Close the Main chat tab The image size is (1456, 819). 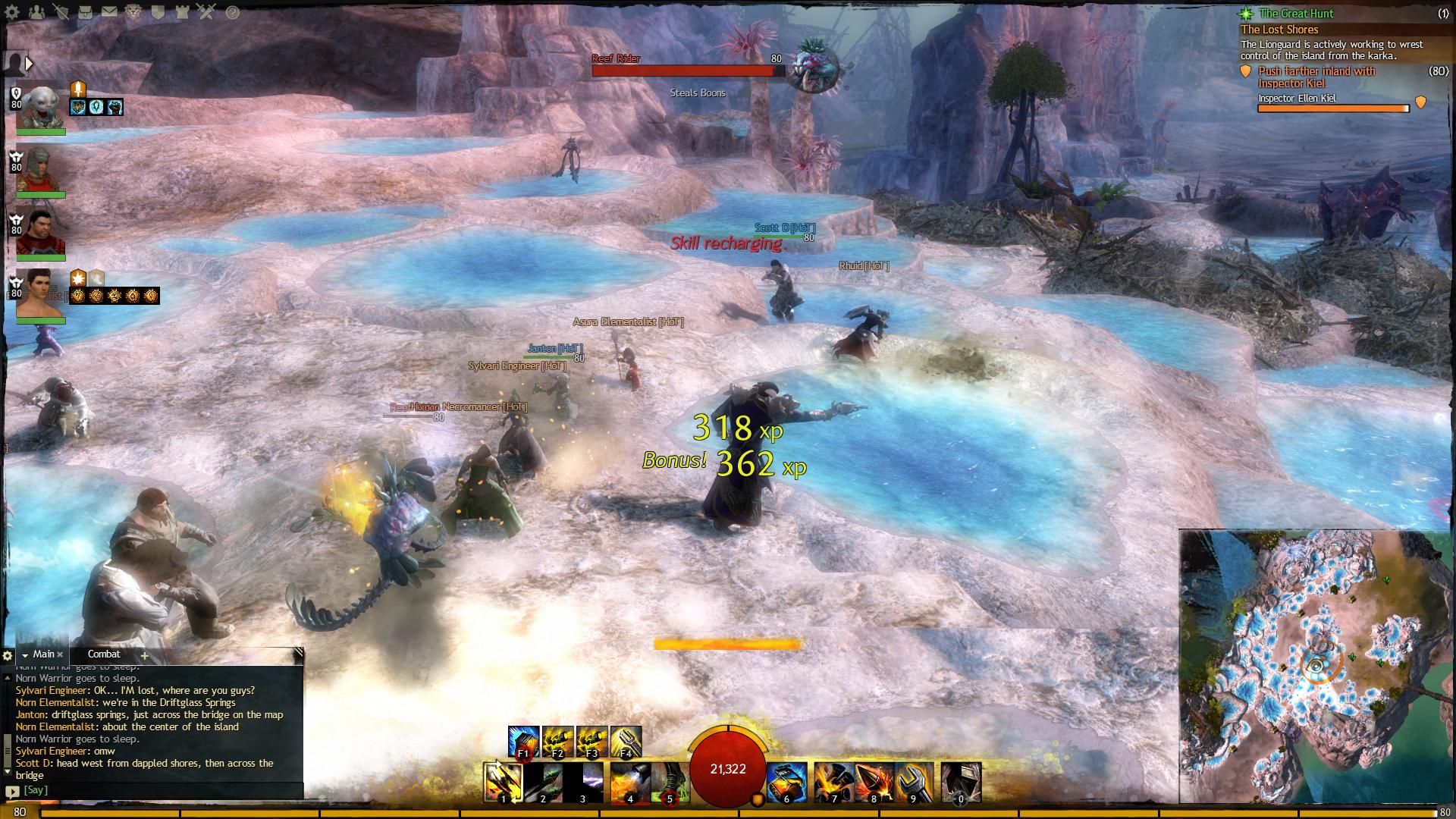pos(60,654)
